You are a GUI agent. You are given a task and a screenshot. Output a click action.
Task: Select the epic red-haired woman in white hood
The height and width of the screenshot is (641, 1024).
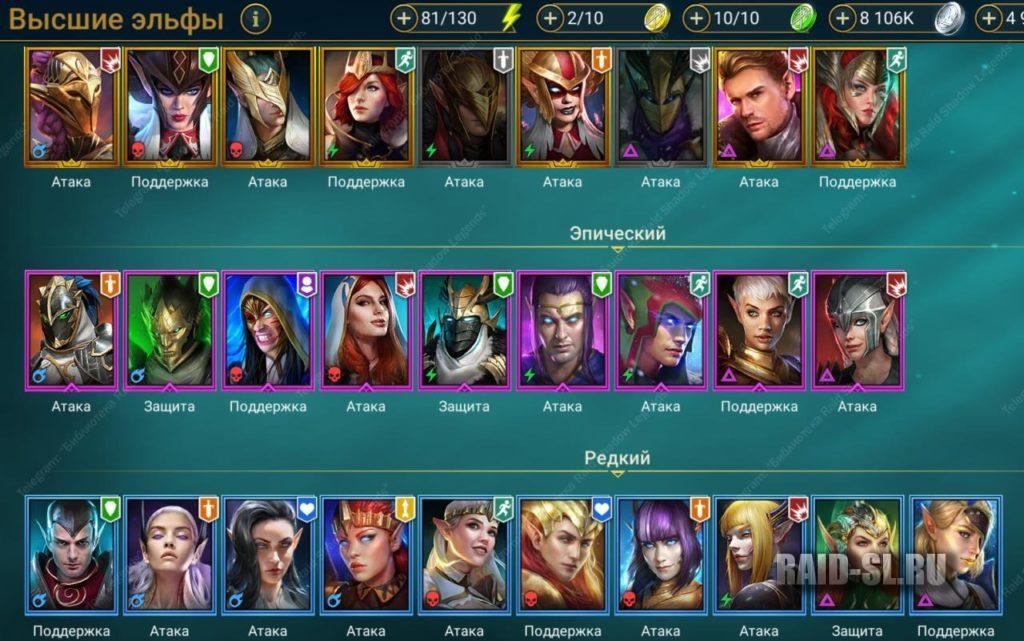pyautogui.click(x=365, y=330)
